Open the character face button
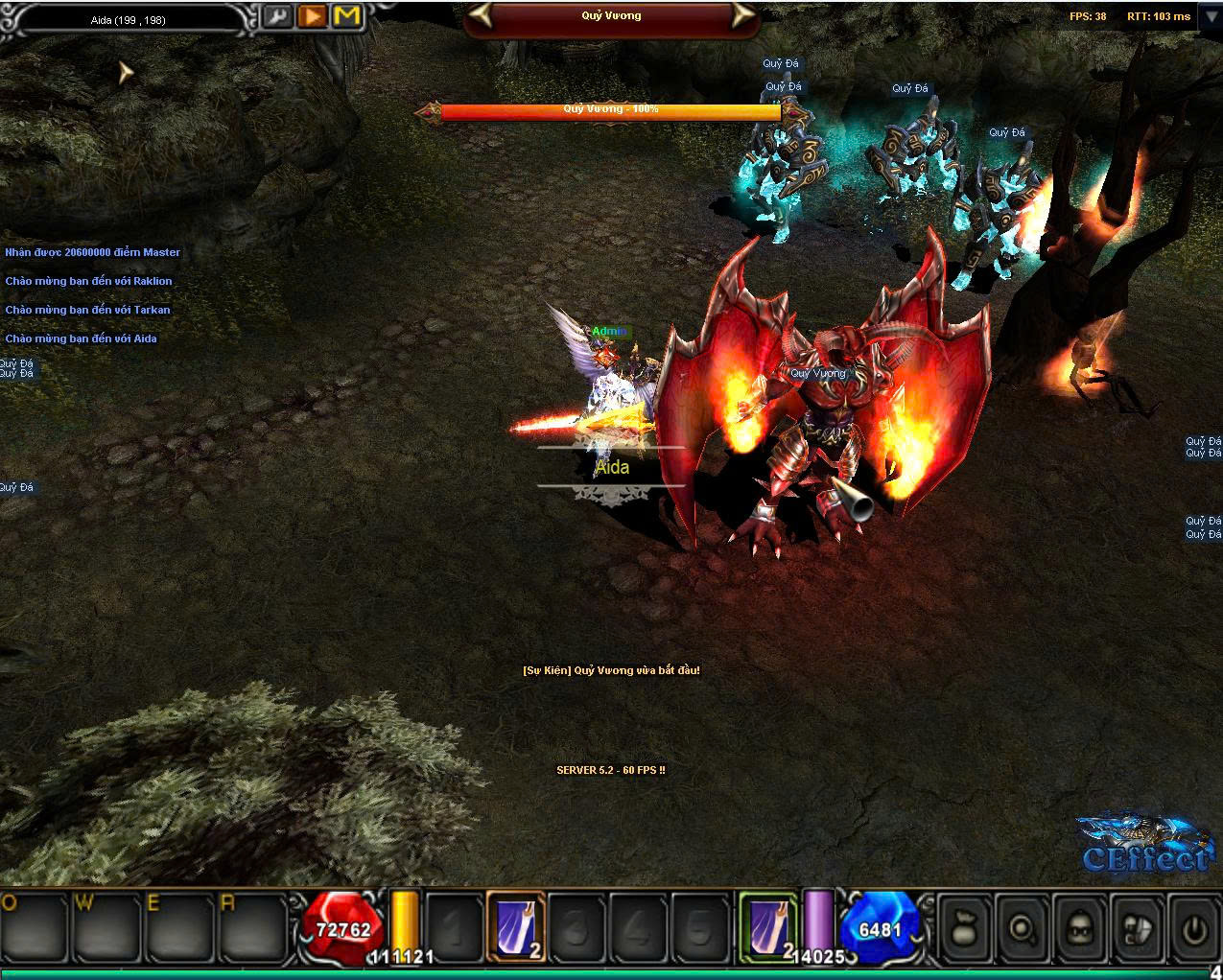 pos(1079,928)
